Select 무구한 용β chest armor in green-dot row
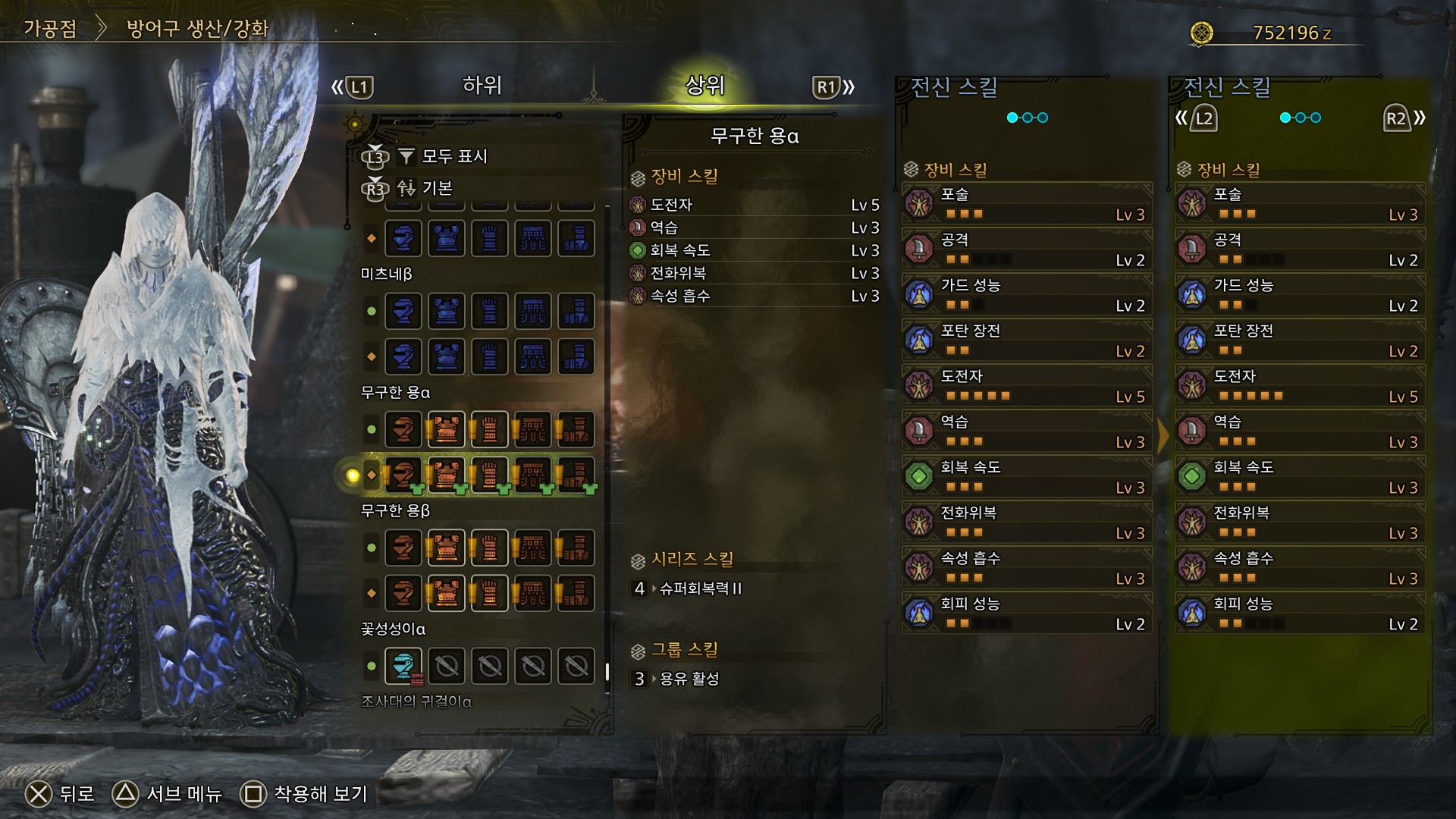 [447, 548]
